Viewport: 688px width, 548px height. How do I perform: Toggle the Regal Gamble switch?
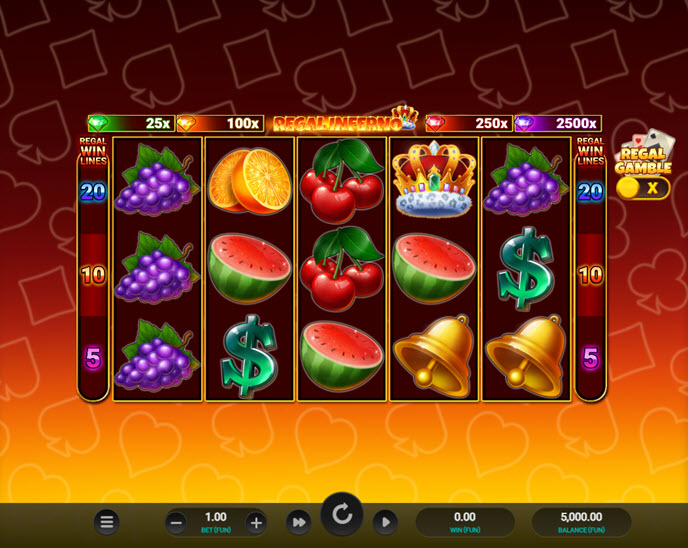point(642,188)
